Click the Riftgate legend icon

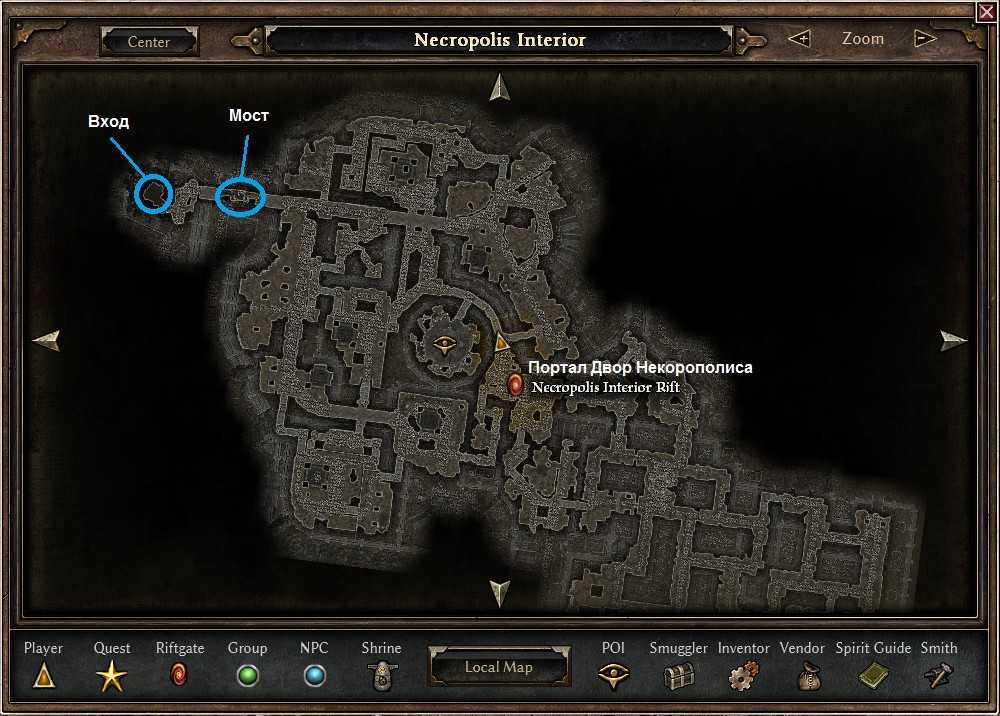pos(180,676)
